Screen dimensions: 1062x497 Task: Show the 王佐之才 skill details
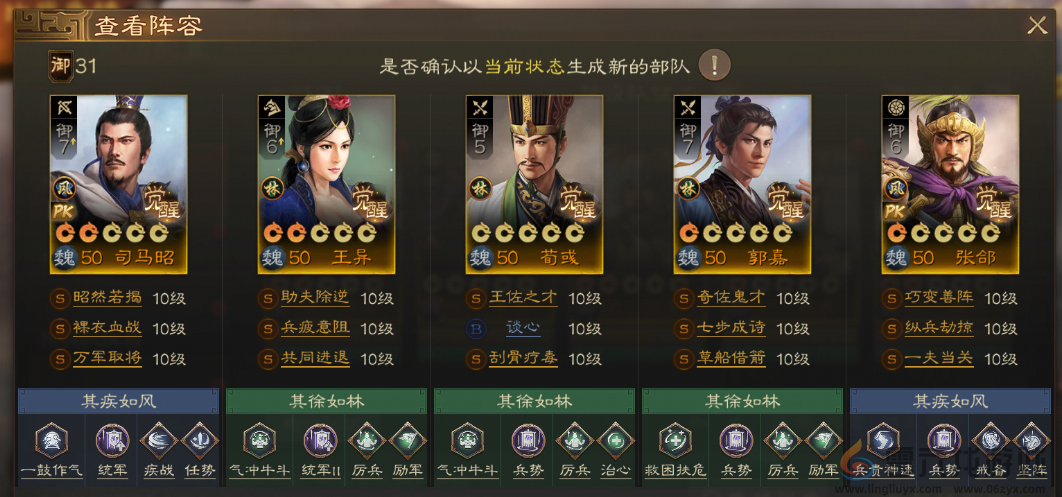[523, 298]
